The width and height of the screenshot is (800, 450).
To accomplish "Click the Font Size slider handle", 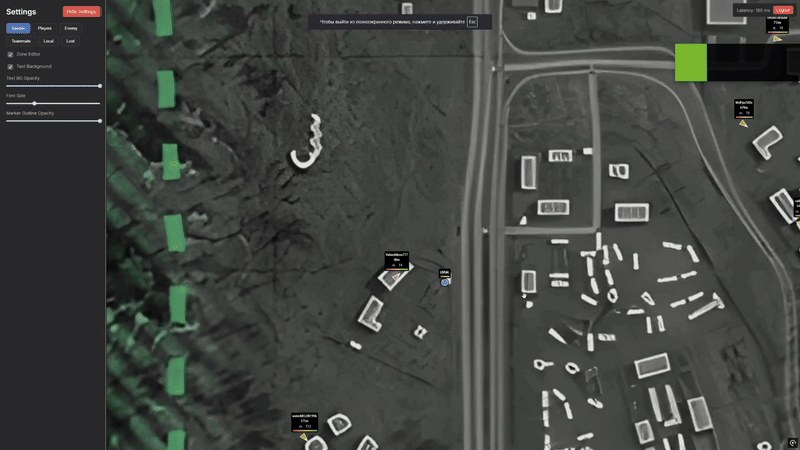I will point(34,103).
